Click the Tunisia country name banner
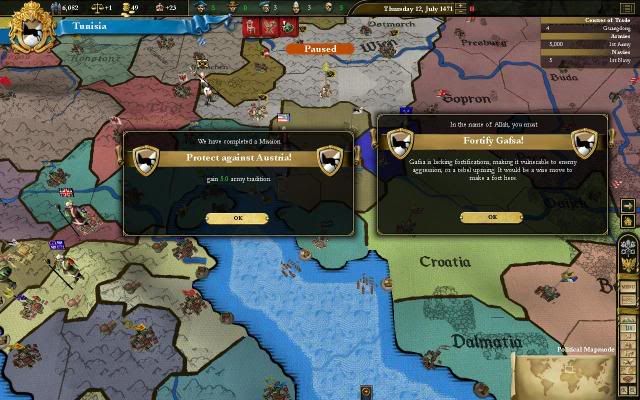Screen dimensions: 640x400 click(x=95, y=27)
